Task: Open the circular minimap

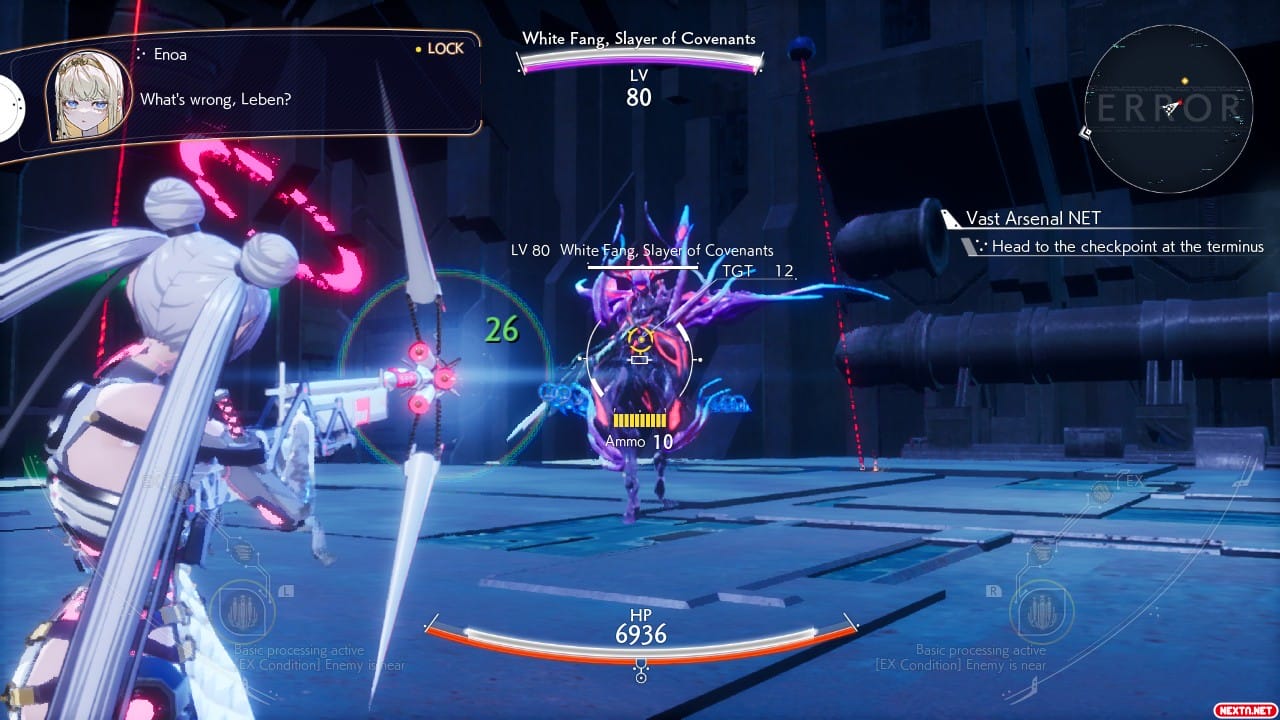Action: (1168, 108)
